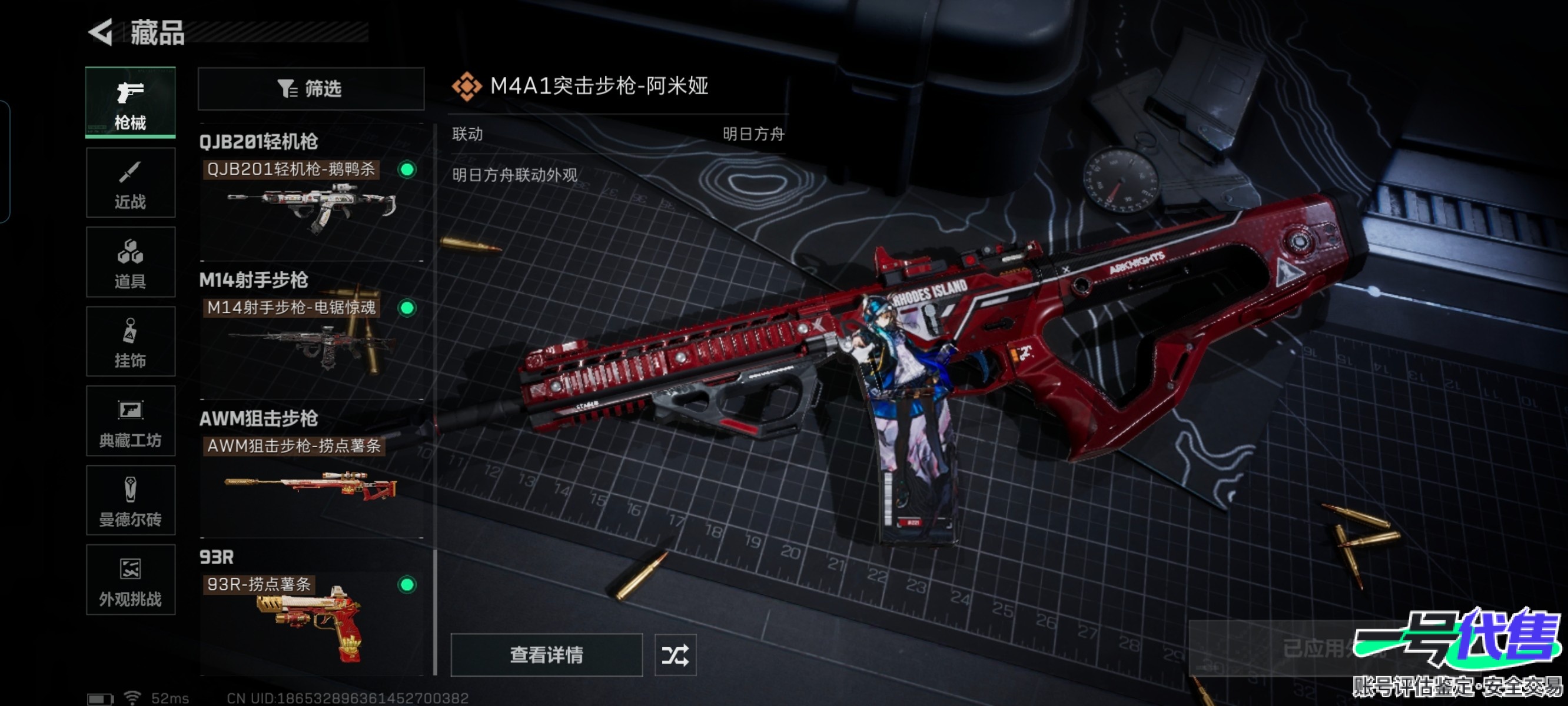Image resolution: width=1568 pixels, height=706 pixels.
Task: Open the 近战 melee category
Action: pyautogui.click(x=130, y=182)
